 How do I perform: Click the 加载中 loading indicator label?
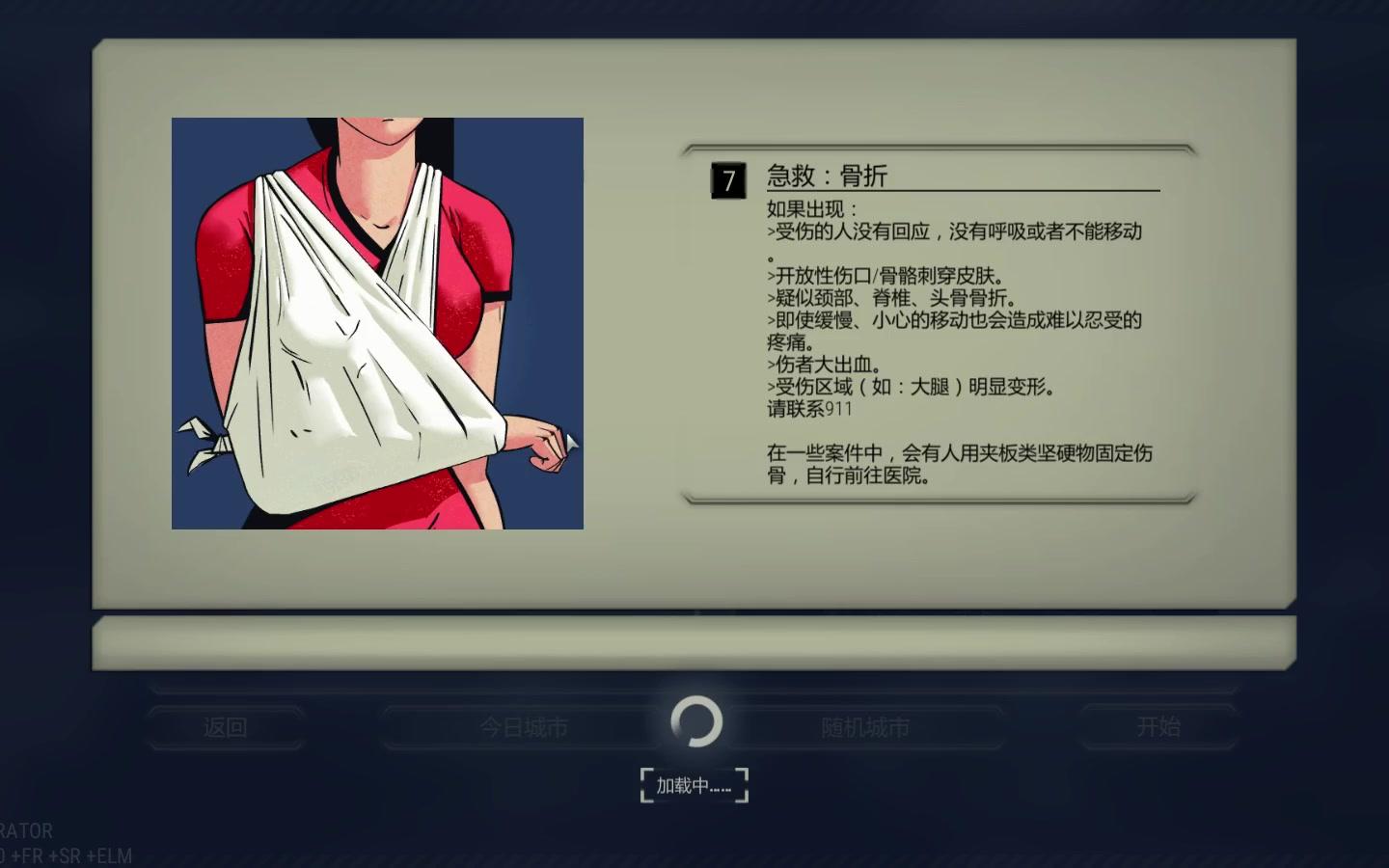694,783
